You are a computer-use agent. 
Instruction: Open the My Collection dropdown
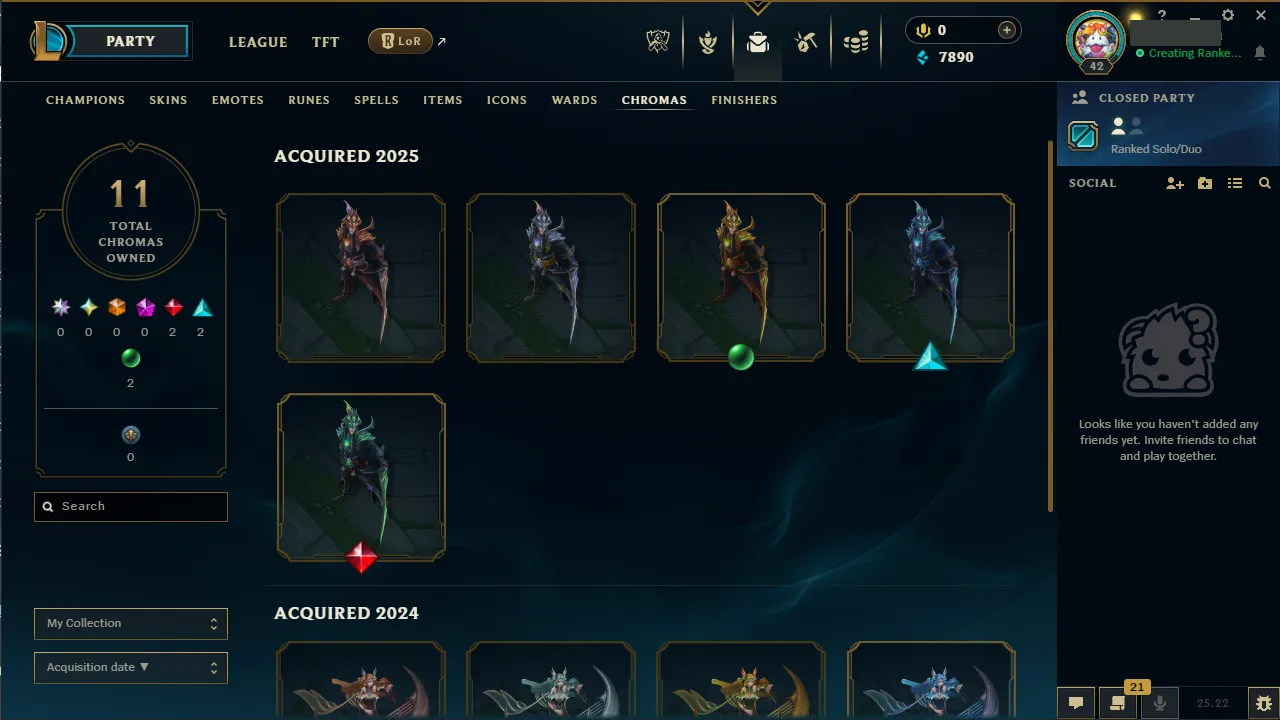pos(130,623)
